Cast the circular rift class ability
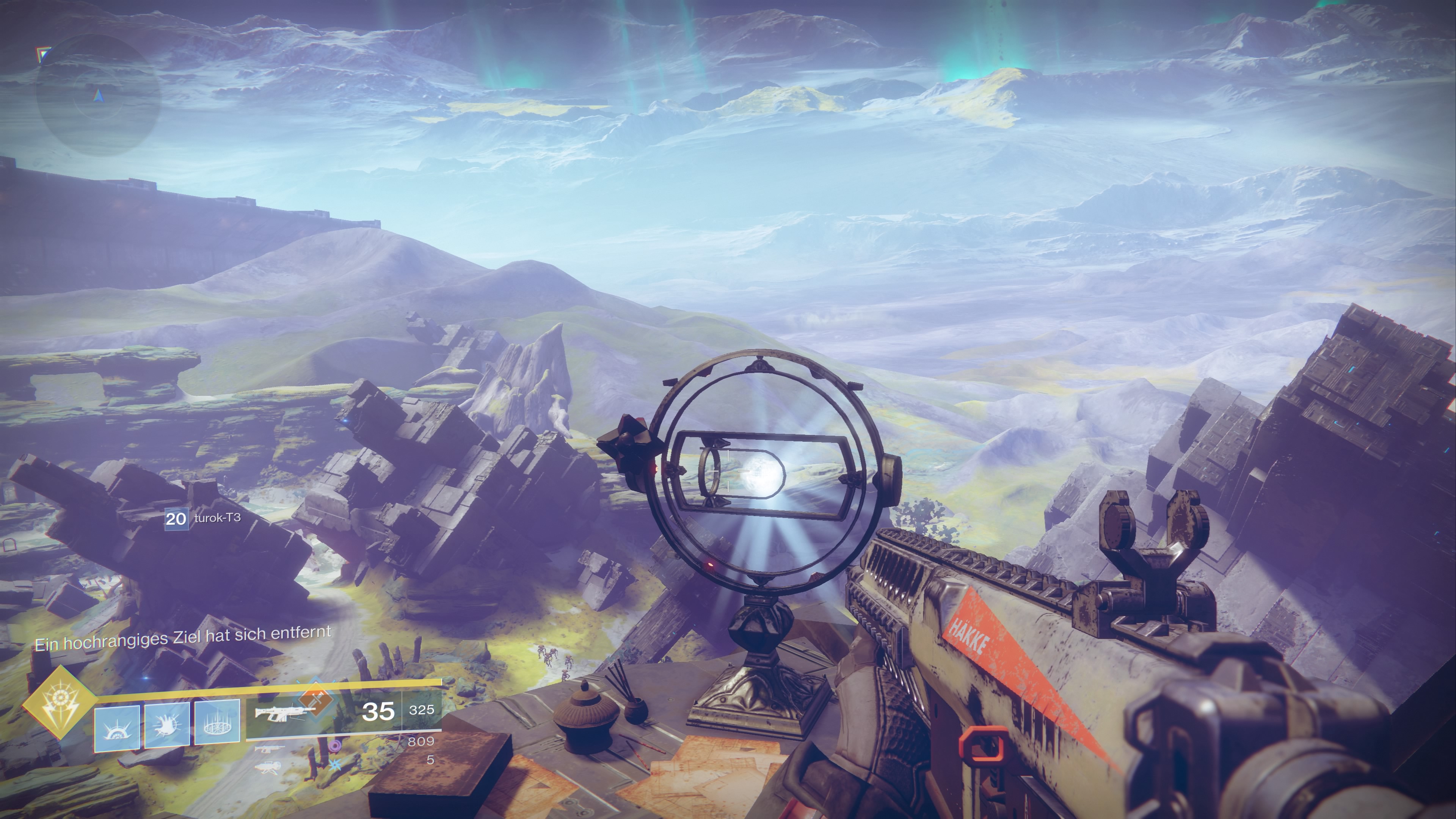This screenshot has height=819, width=1456. point(217,723)
